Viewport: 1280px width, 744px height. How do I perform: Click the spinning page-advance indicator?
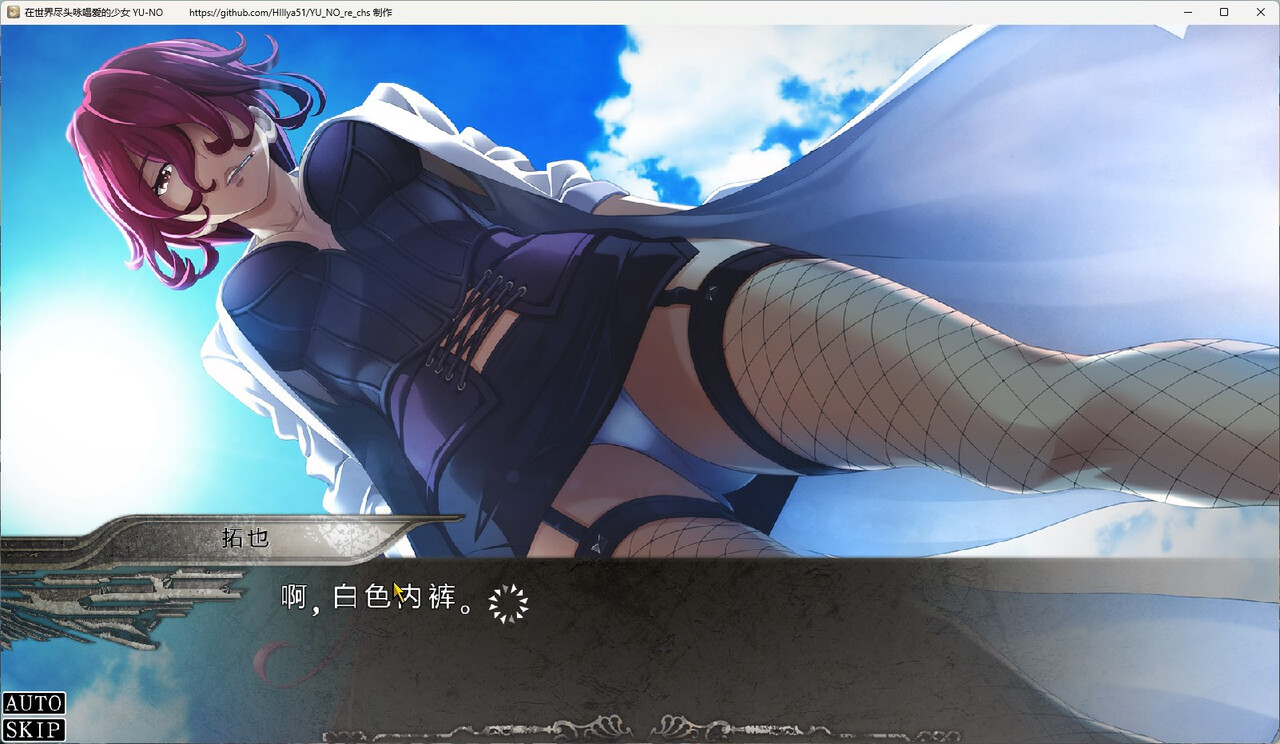pyautogui.click(x=510, y=600)
